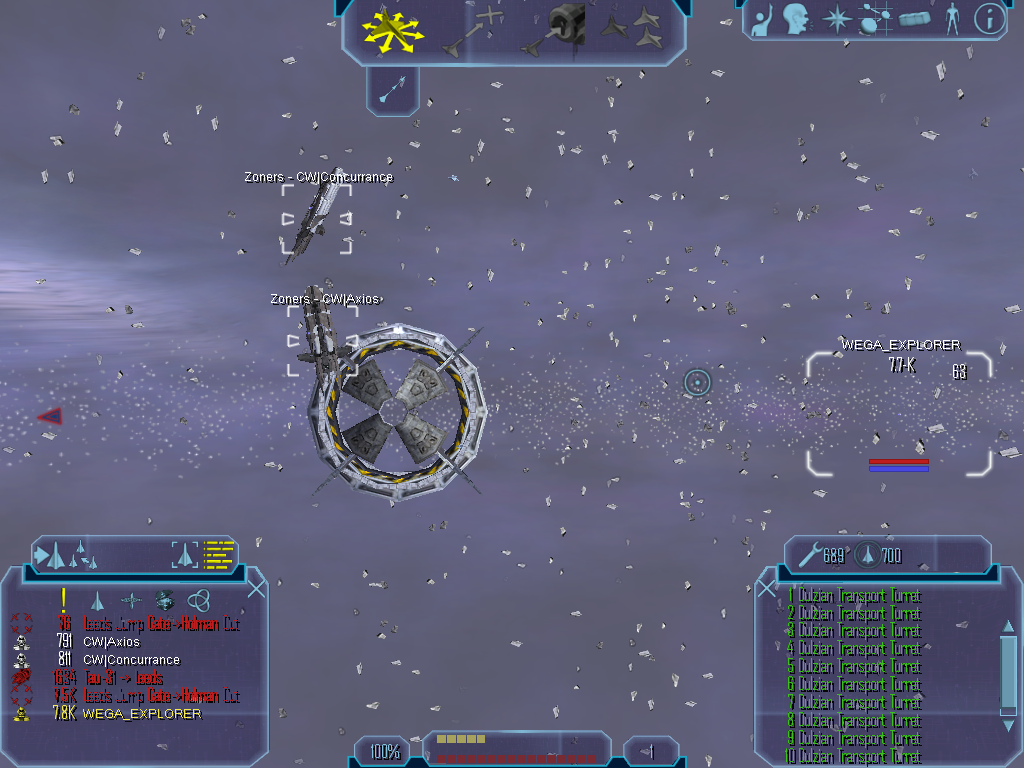The width and height of the screenshot is (1024, 768).
Task: Use the shield battery icon
Action: click(x=868, y=555)
